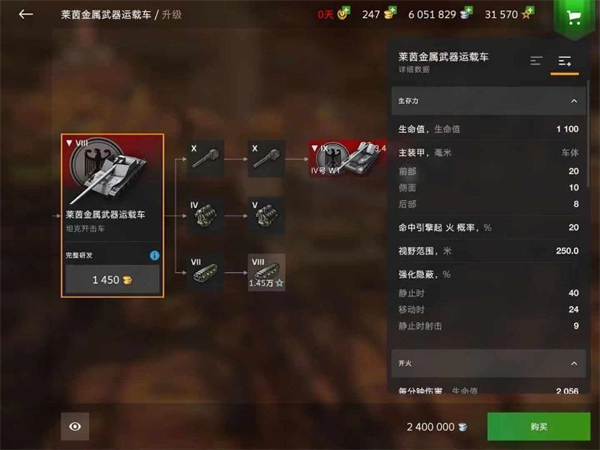Toggle the eye view button
600x450 pixels.
click(75, 427)
